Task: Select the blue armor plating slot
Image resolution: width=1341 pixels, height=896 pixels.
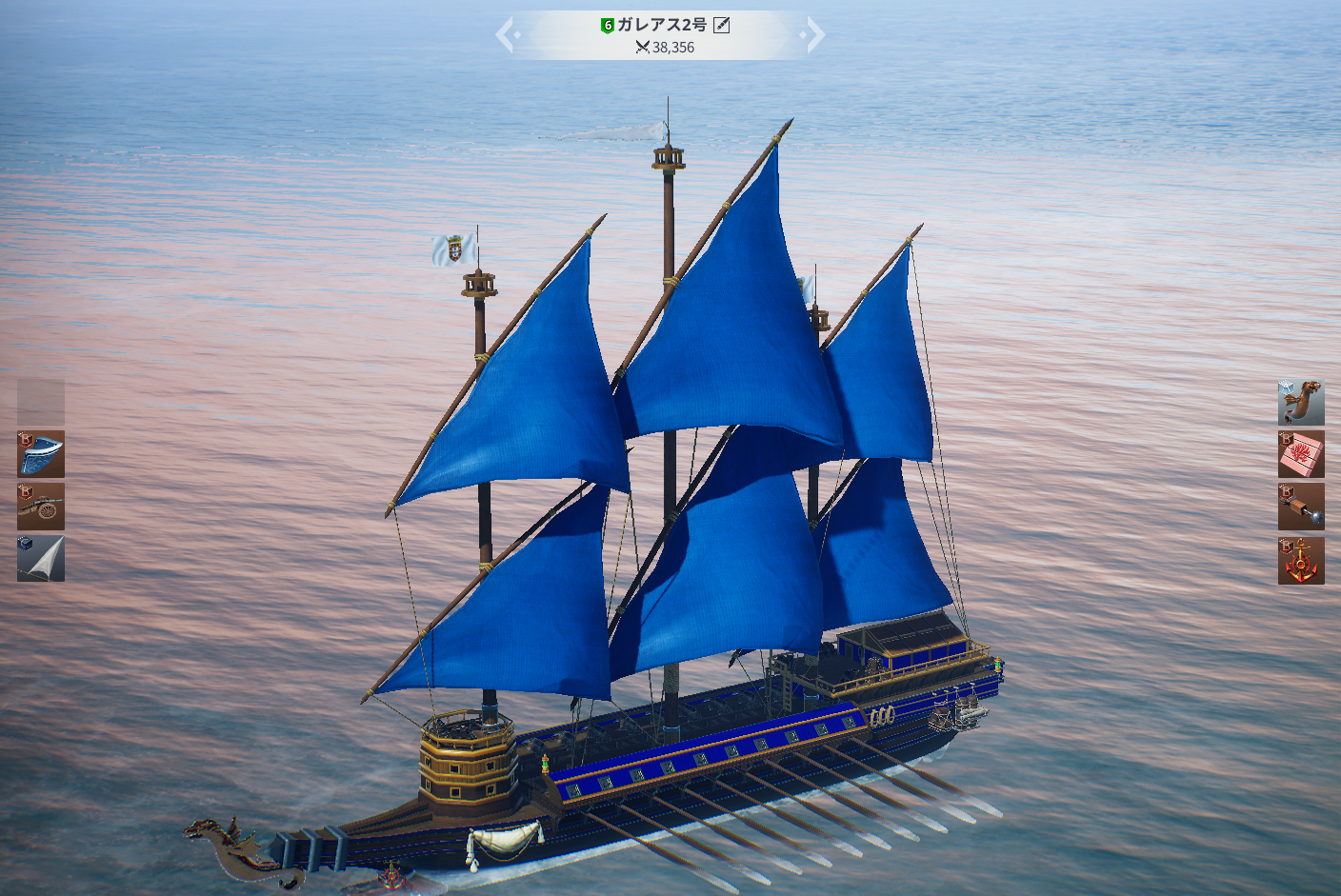Action: pyautogui.click(x=41, y=454)
